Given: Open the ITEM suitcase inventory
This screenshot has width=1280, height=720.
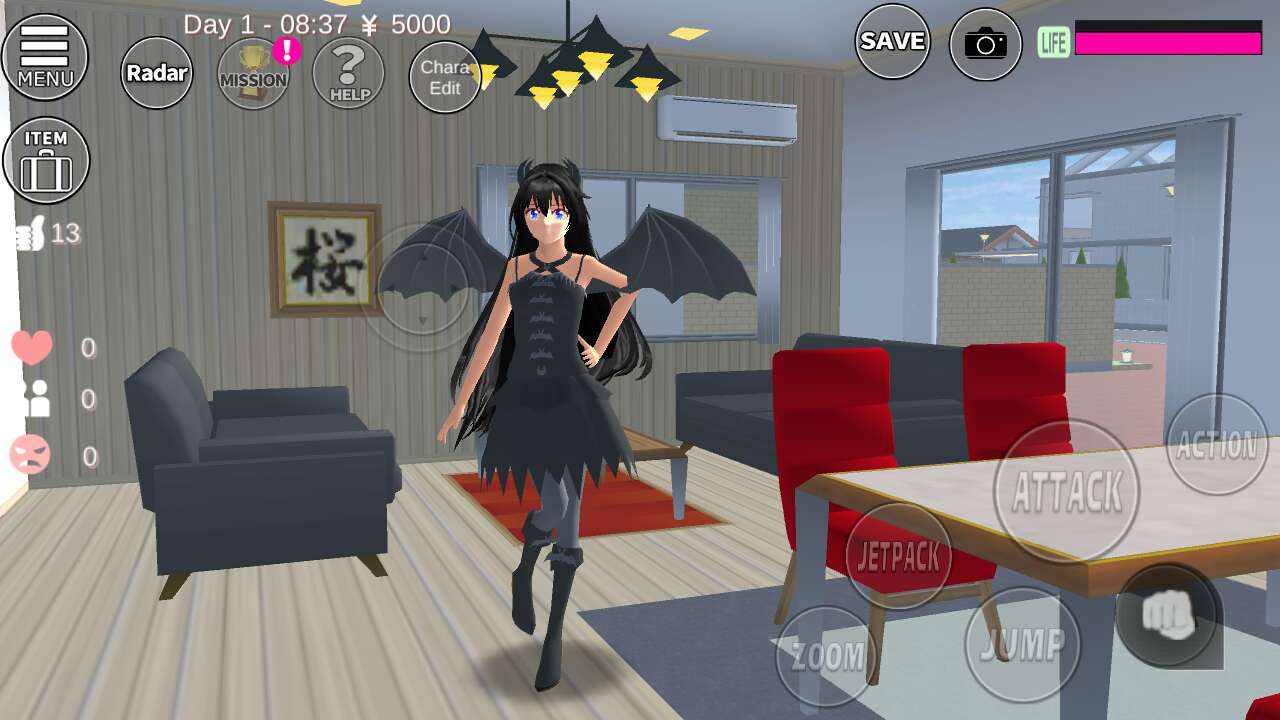Looking at the screenshot, I should [x=46, y=160].
